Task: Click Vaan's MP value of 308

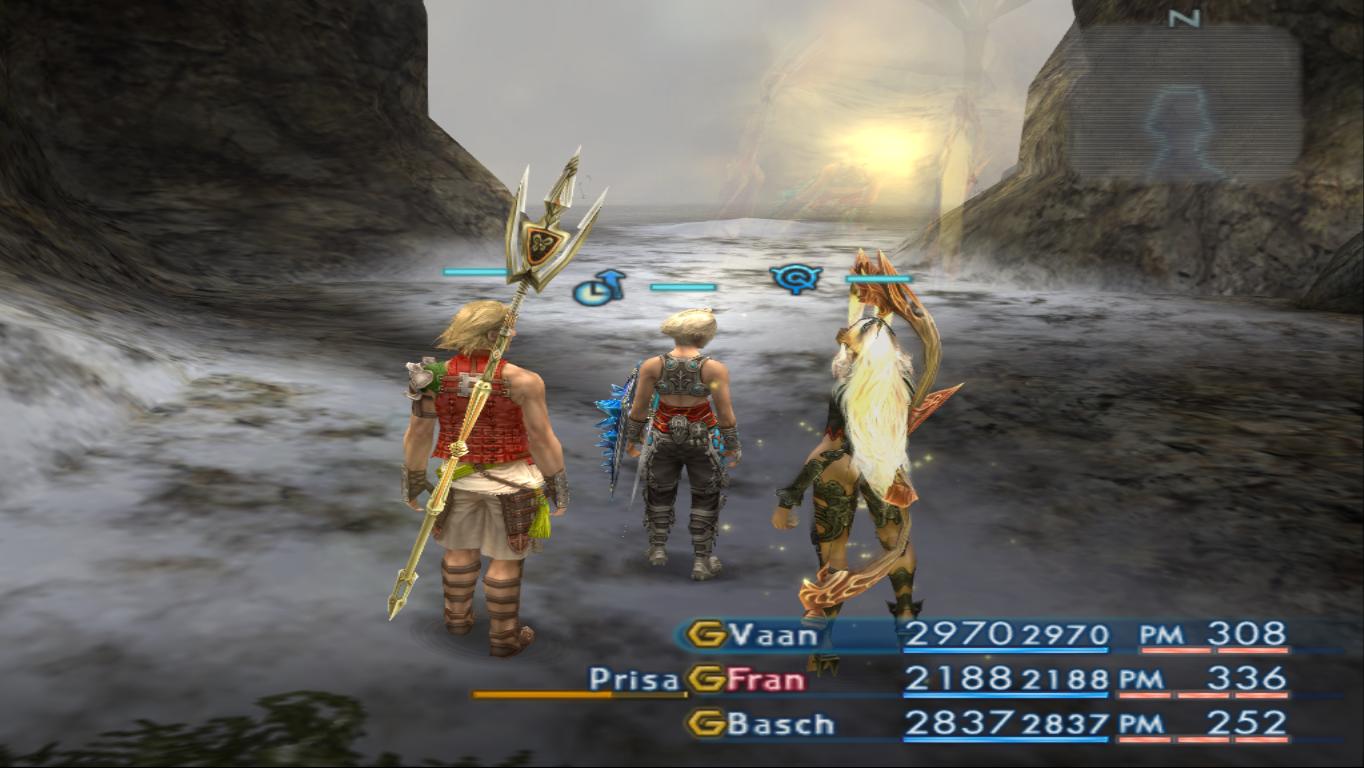Action: (x=1243, y=631)
